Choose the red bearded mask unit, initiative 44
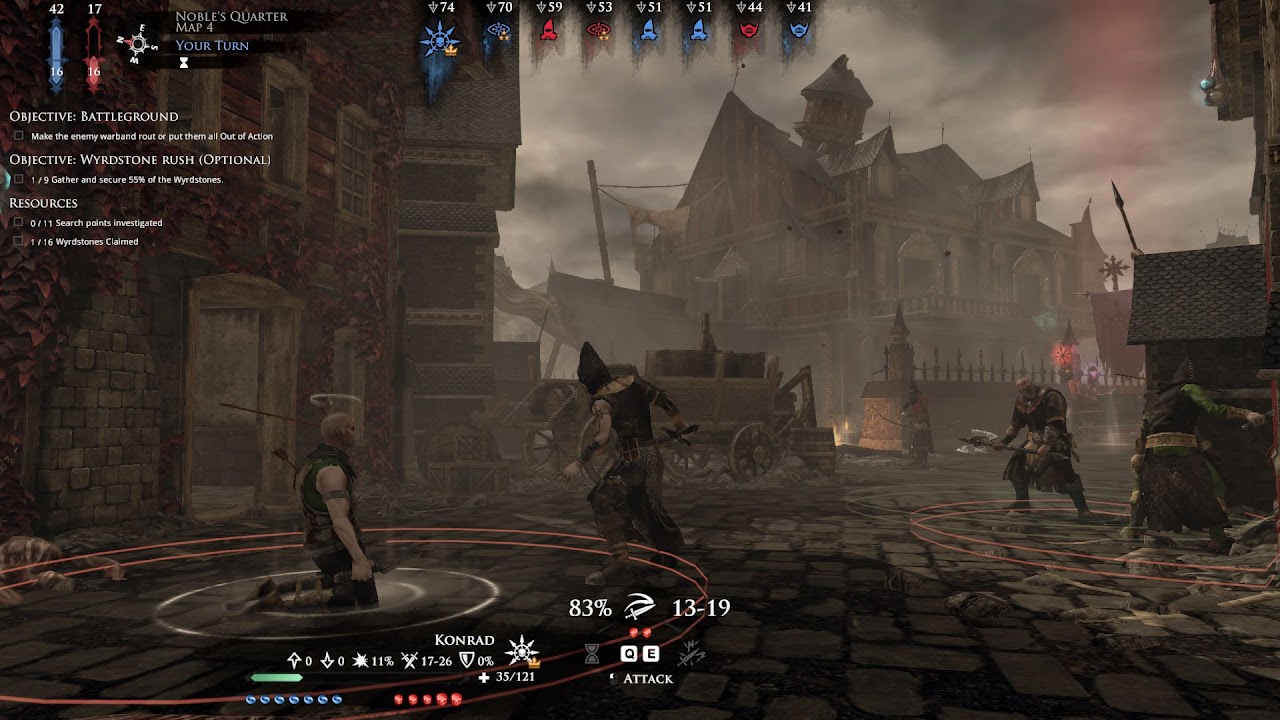 748,31
